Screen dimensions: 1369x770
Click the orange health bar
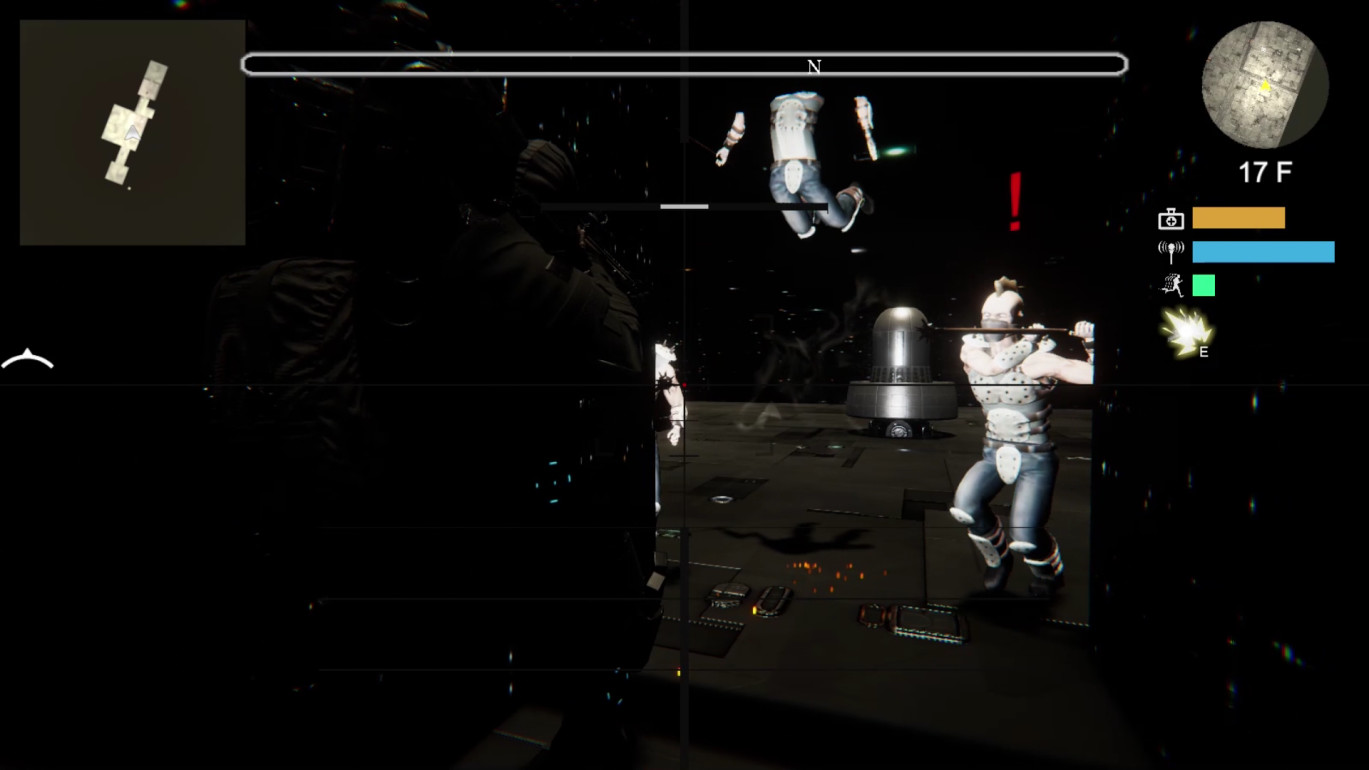(x=1238, y=218)
